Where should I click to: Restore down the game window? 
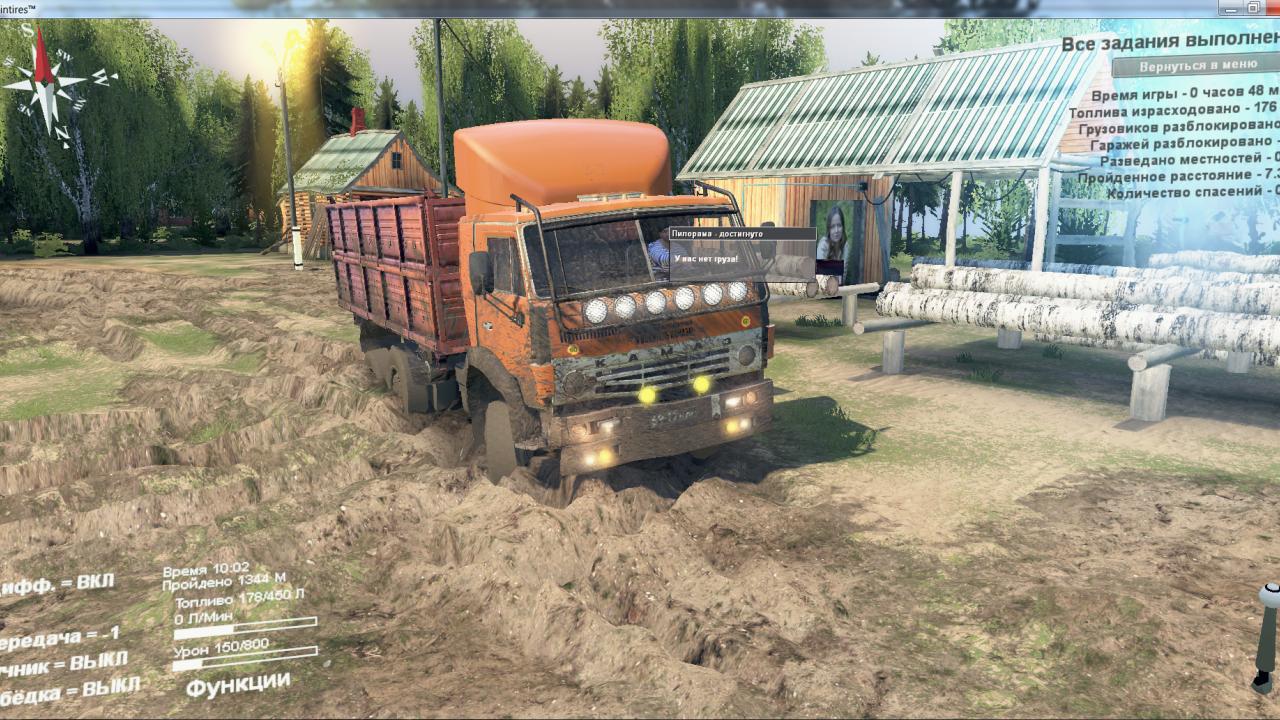[x=1254, y=8]
